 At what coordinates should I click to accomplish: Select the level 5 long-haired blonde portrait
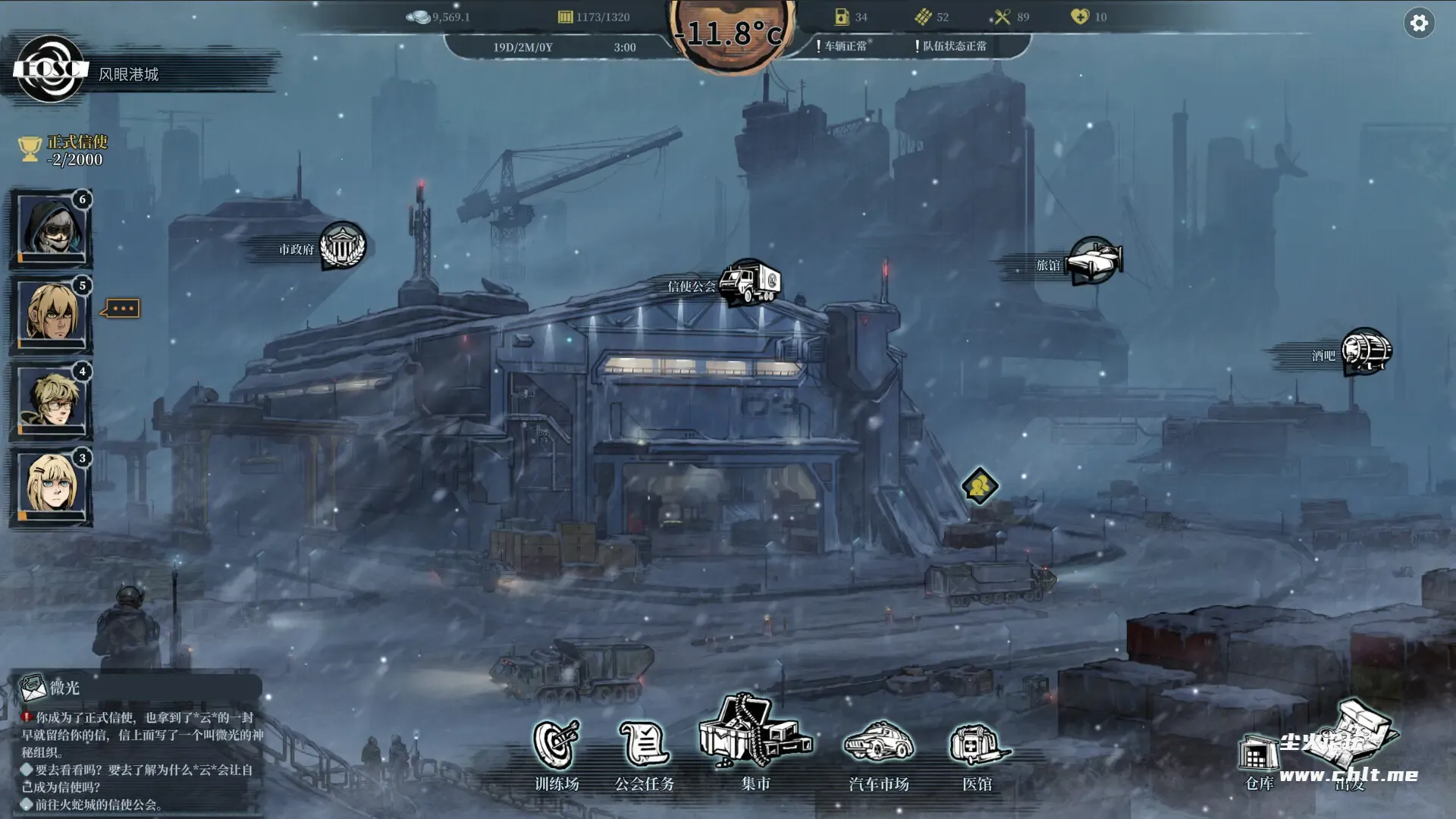(51, 313)
